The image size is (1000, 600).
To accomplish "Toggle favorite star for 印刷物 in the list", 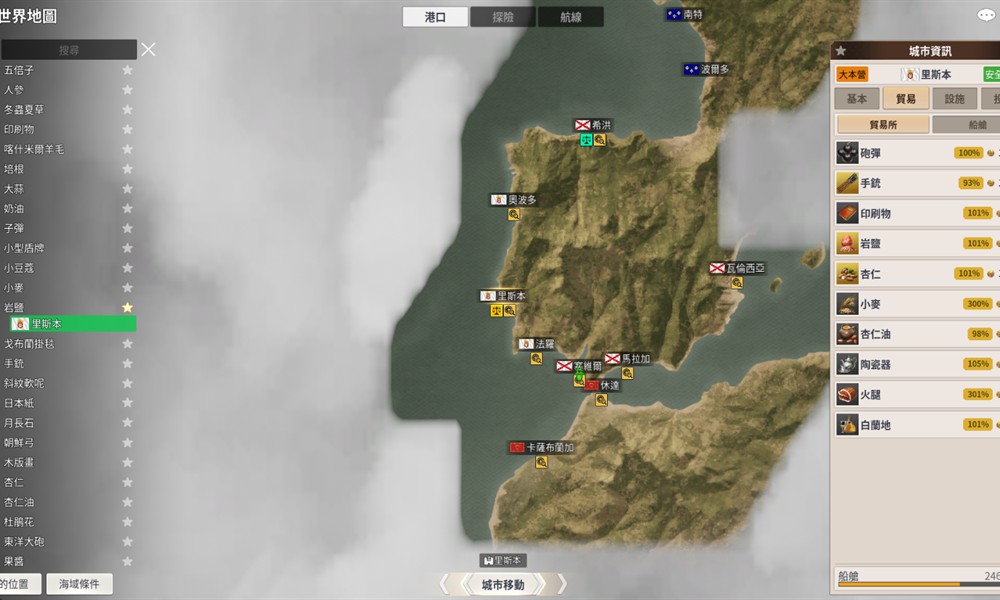I will click(127, 129).
